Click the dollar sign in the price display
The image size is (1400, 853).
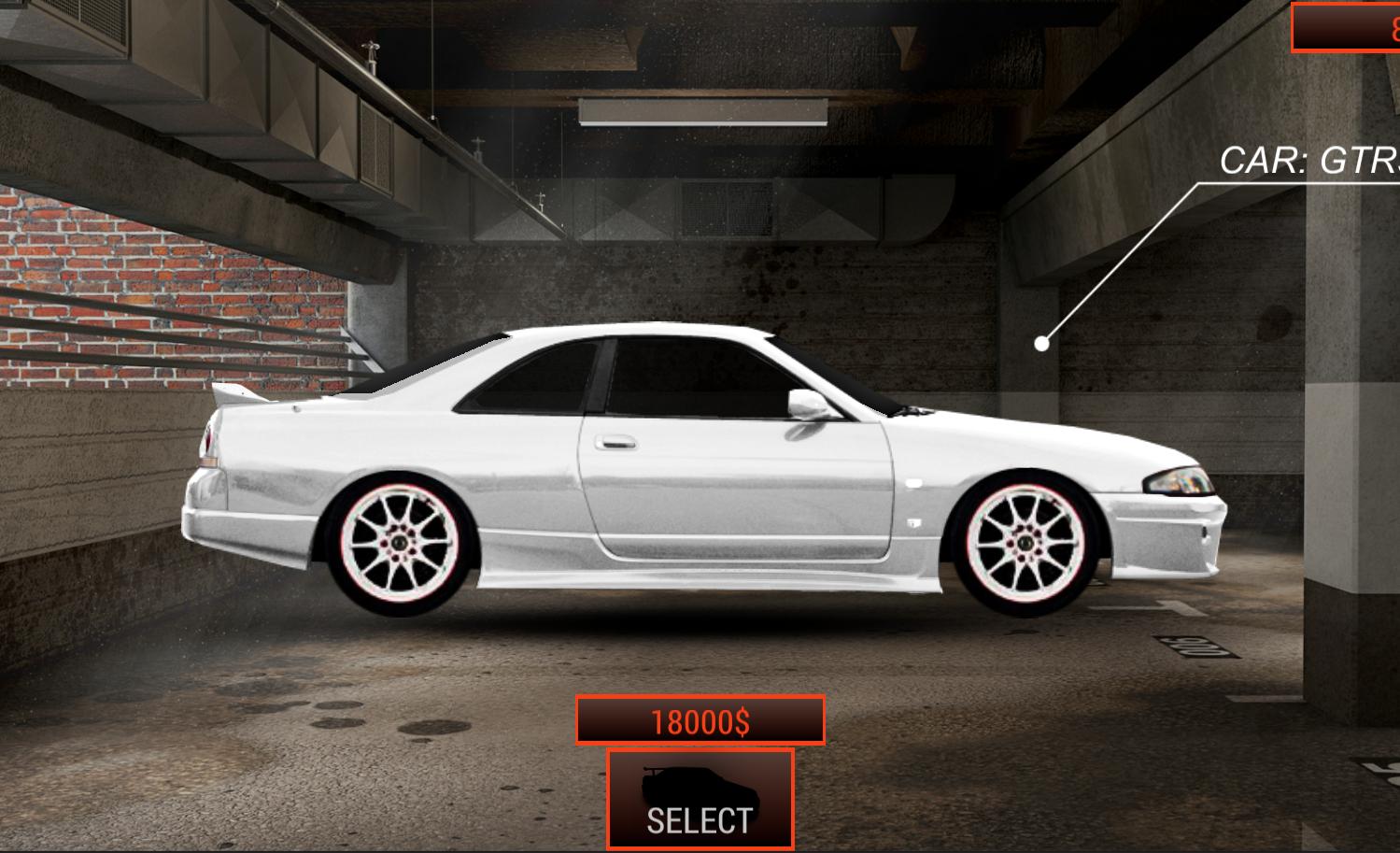pyautogui.click(x=741, y=720)
